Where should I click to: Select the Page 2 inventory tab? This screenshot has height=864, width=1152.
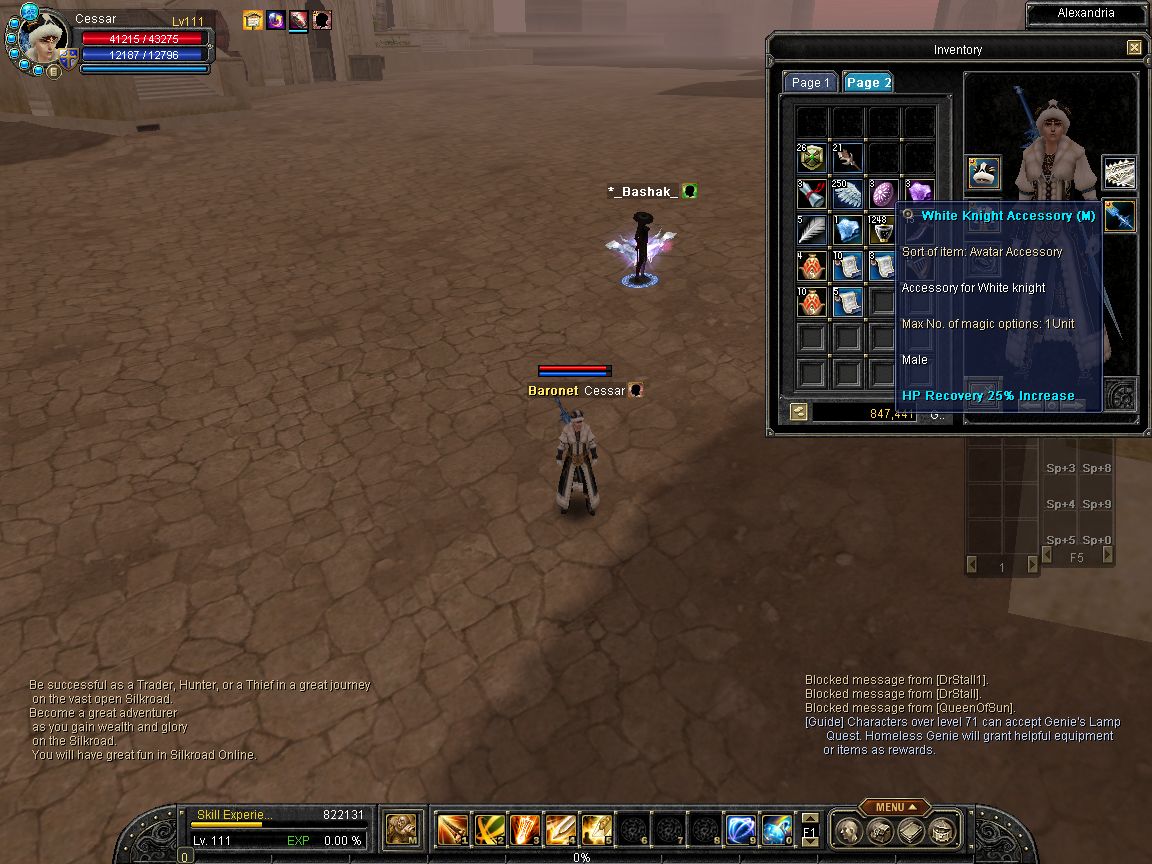coord(868,83)
